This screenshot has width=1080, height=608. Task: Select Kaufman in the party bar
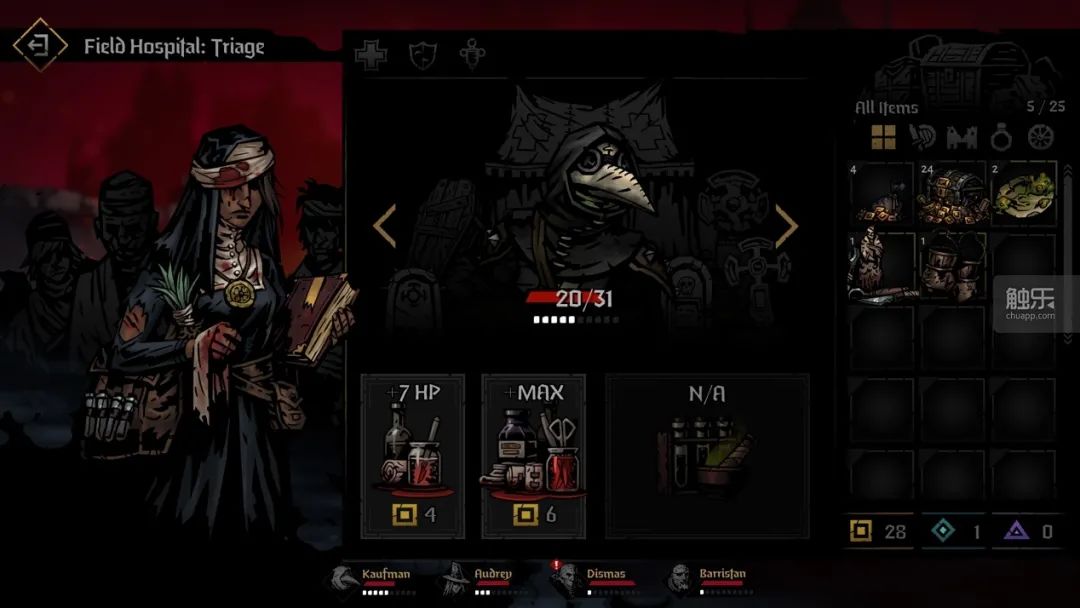tap(375, 578)
